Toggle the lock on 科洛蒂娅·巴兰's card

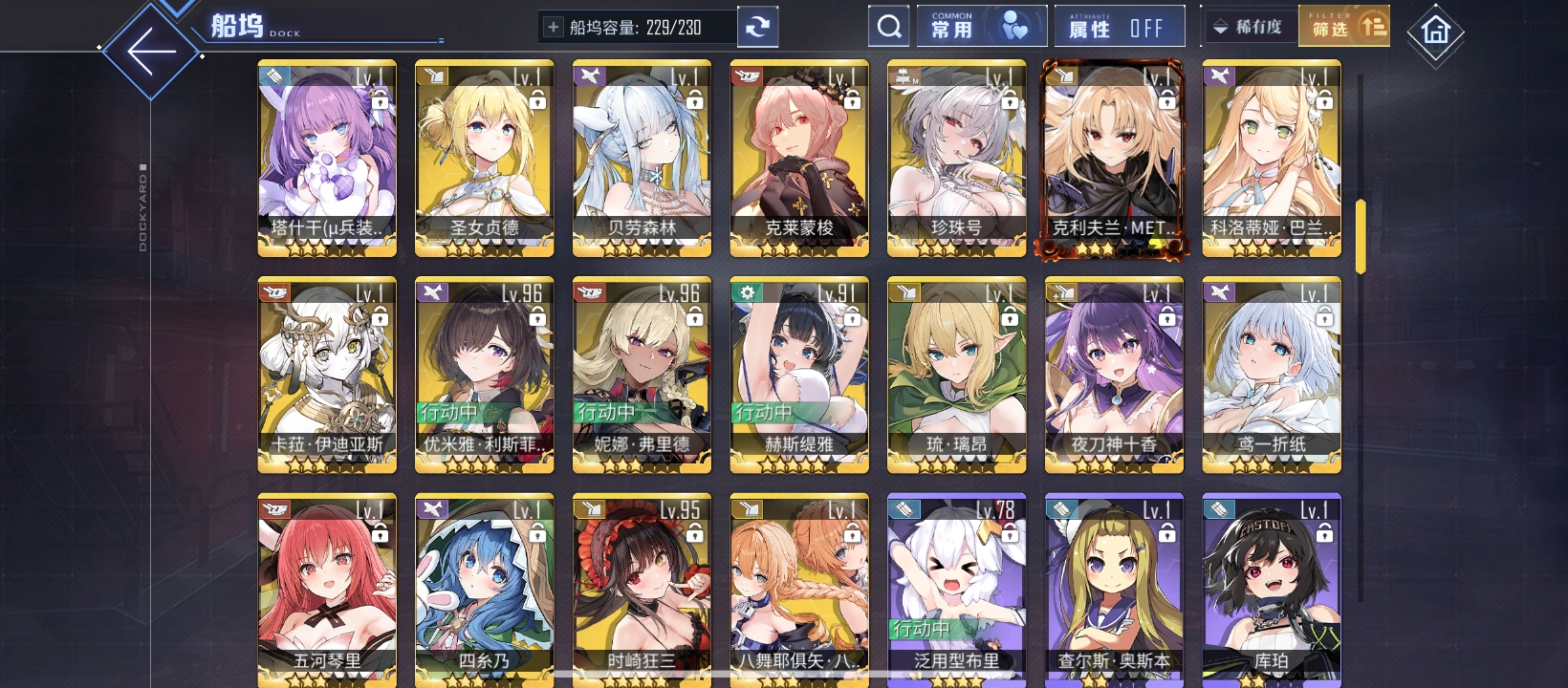click(x=1324, y=103)
